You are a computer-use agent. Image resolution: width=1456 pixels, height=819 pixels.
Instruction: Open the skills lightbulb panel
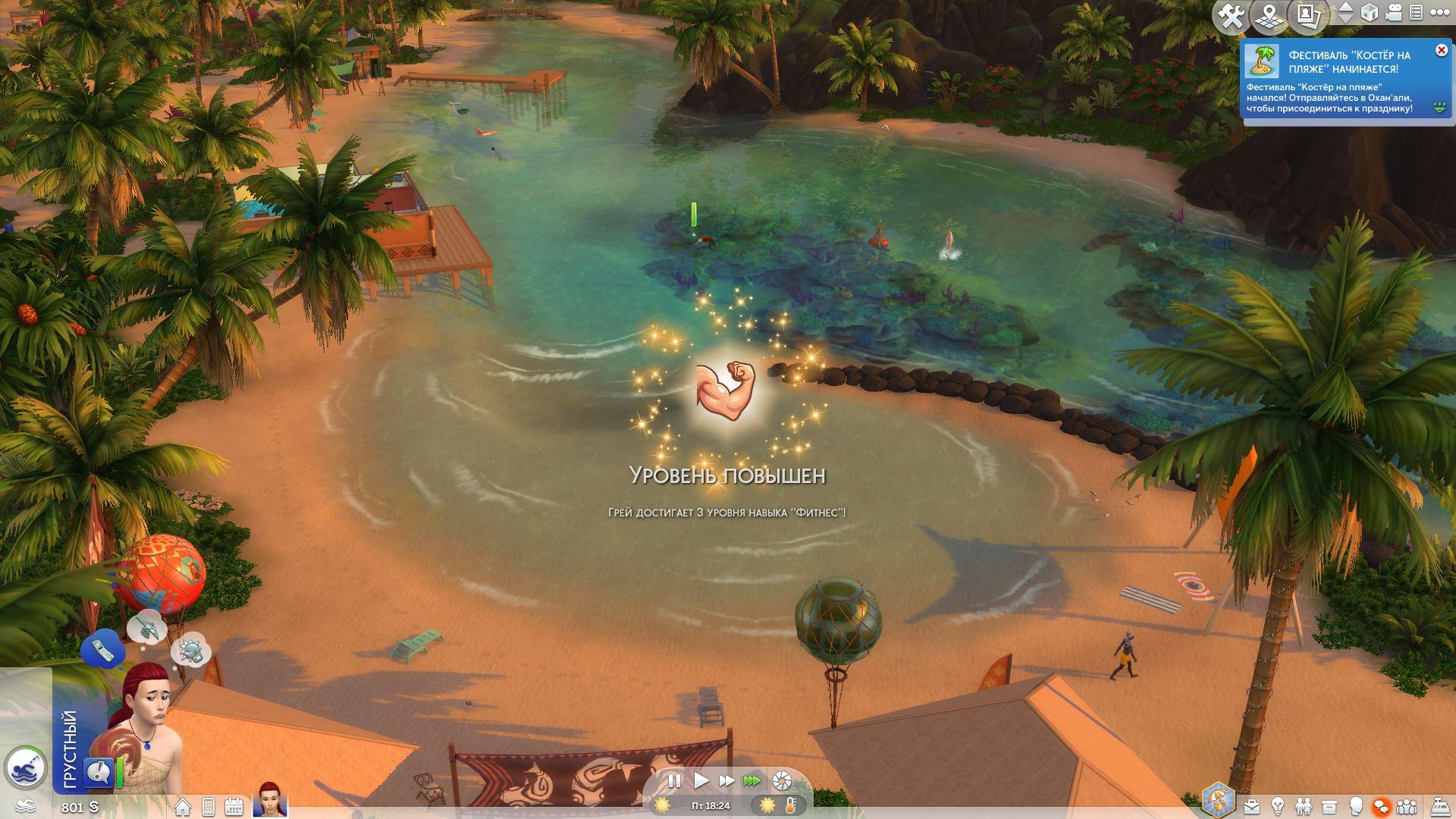point(1278,806)
